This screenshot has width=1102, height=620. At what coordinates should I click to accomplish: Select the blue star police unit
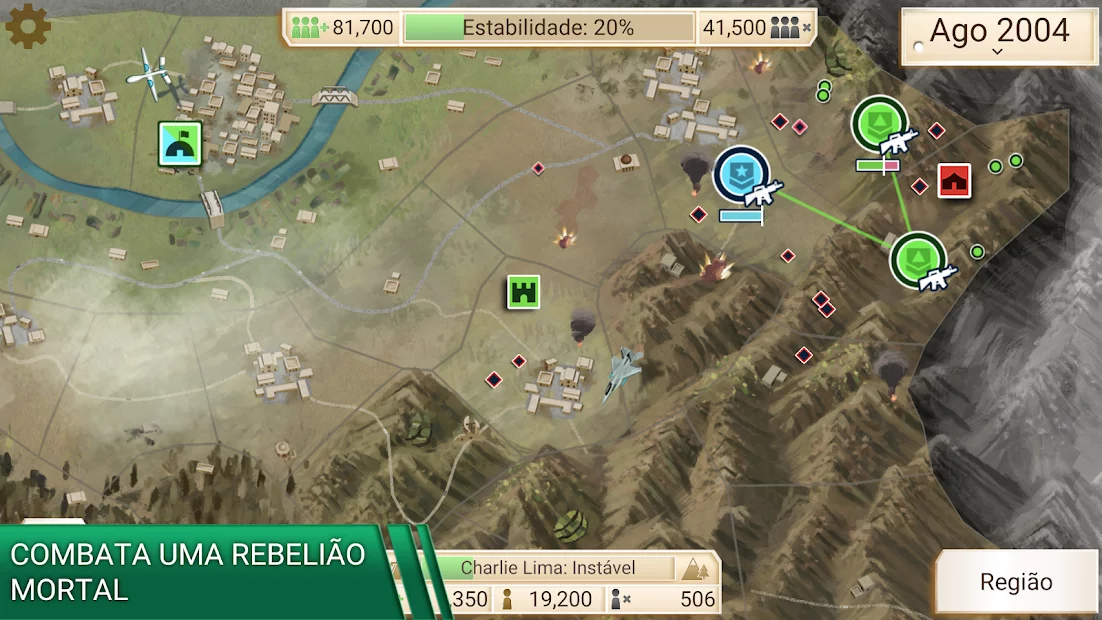[743, 175]
